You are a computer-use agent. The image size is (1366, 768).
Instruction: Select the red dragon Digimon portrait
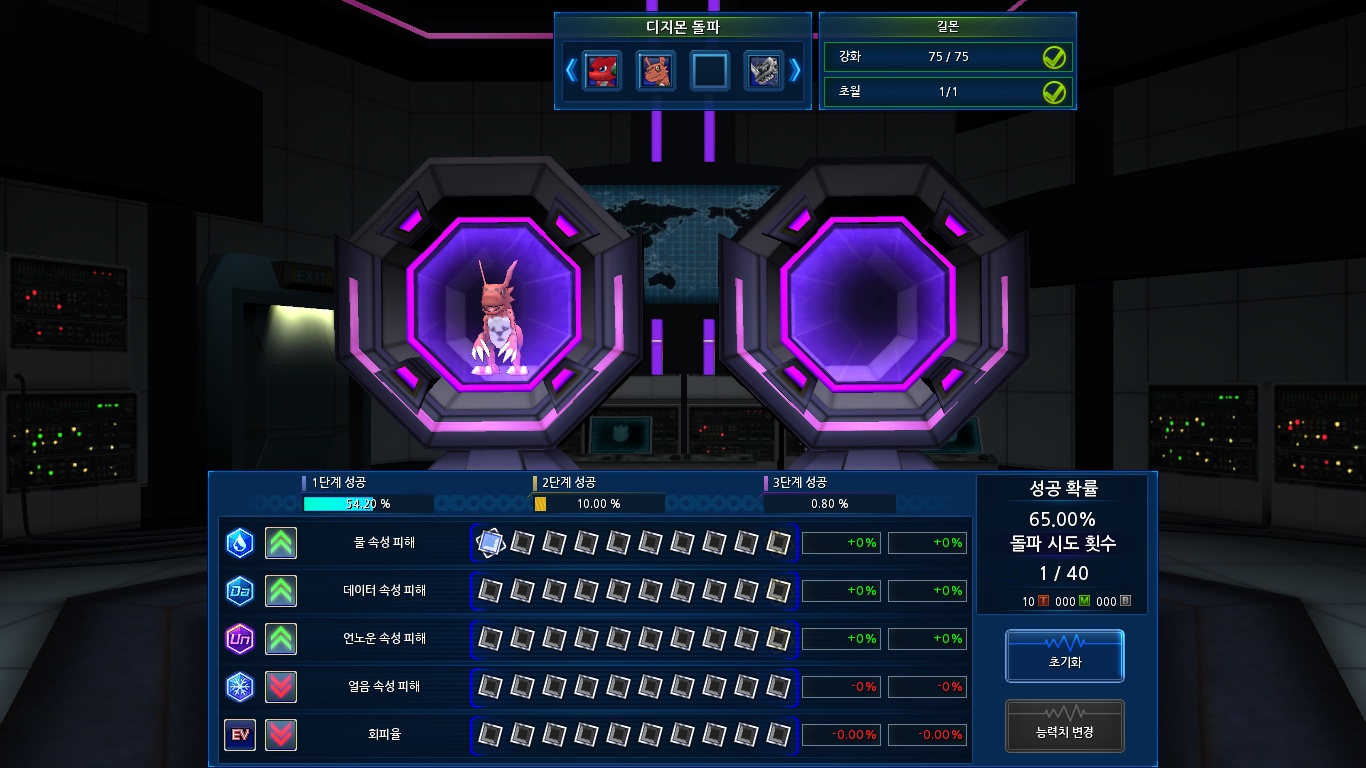(x=602, y=71)
